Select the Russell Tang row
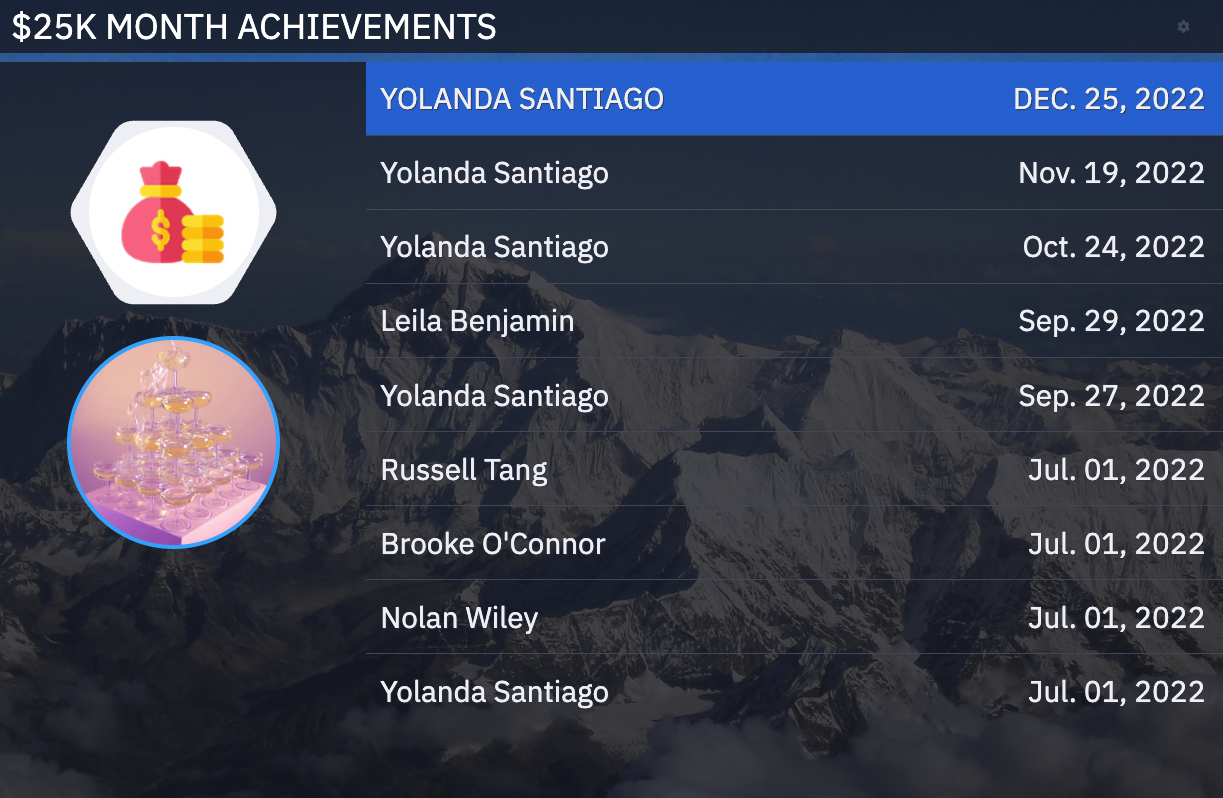 pyautogui.click(x=793, y=470)
